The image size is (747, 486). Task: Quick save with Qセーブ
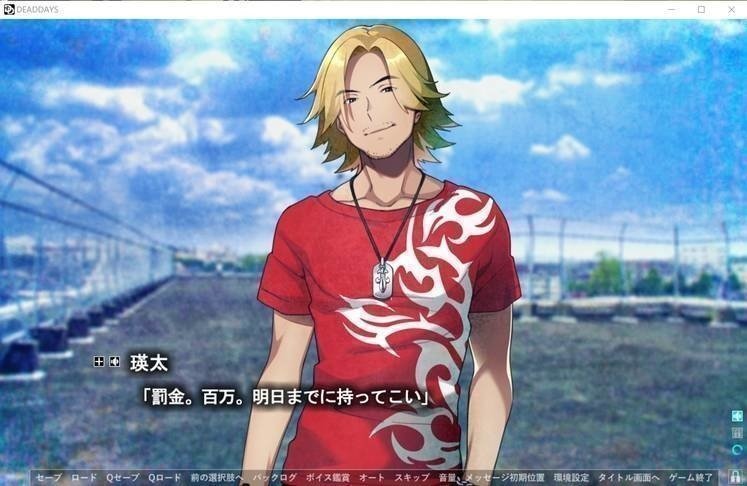124,478
